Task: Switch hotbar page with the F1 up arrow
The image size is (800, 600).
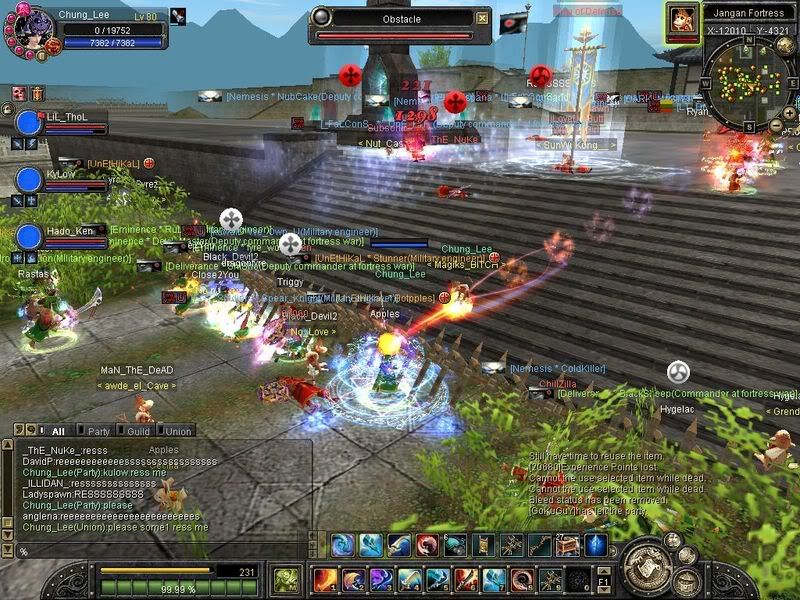Action: (x=606, y=569)
